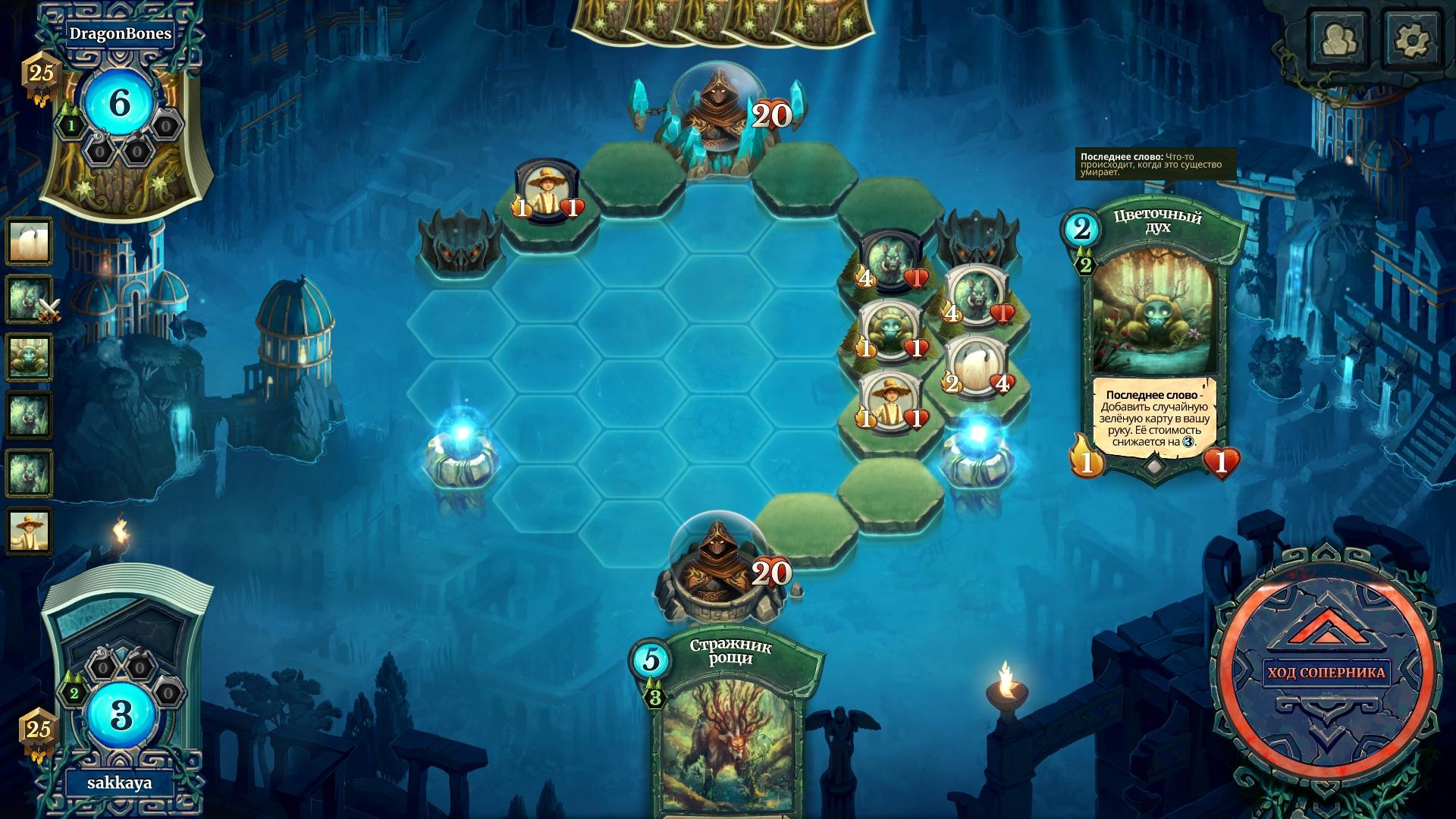Open the settings gear menu
Screen dimensions: 1456x819
tap(1411, 39)
